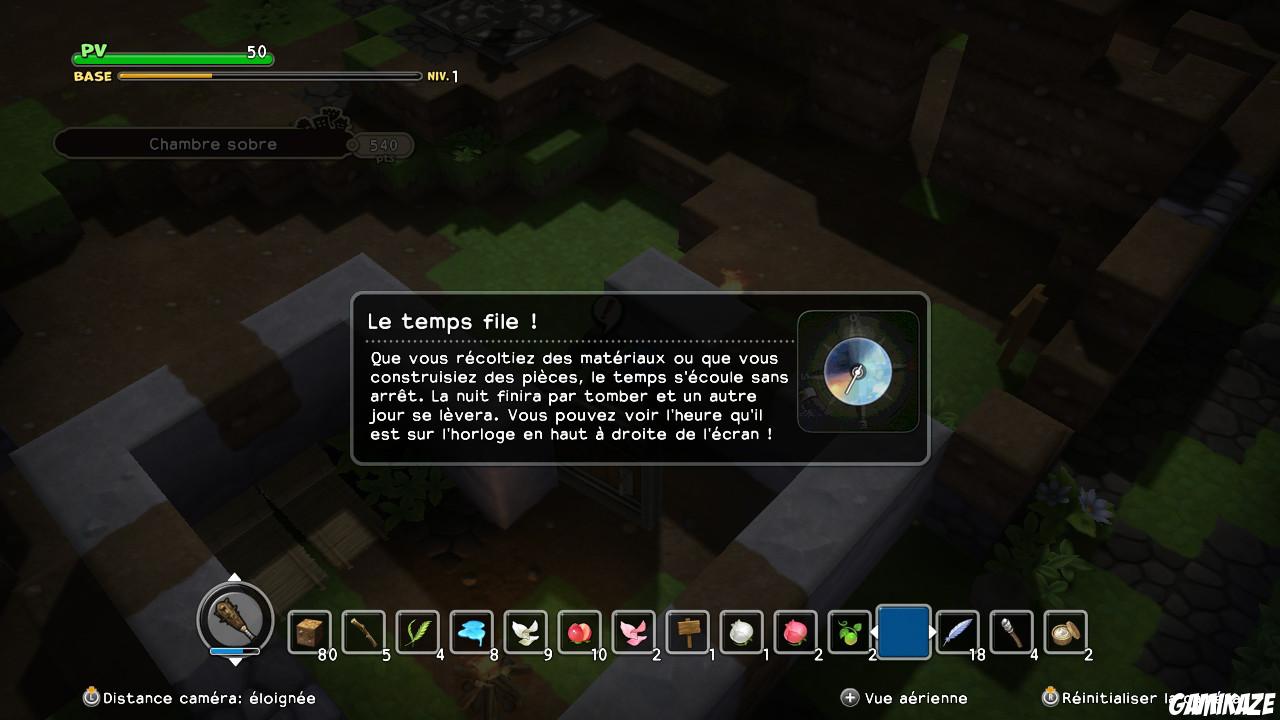Screen dimensions: 1280x720
Task: Pick the green fern material slot
Action: point(417,630)
